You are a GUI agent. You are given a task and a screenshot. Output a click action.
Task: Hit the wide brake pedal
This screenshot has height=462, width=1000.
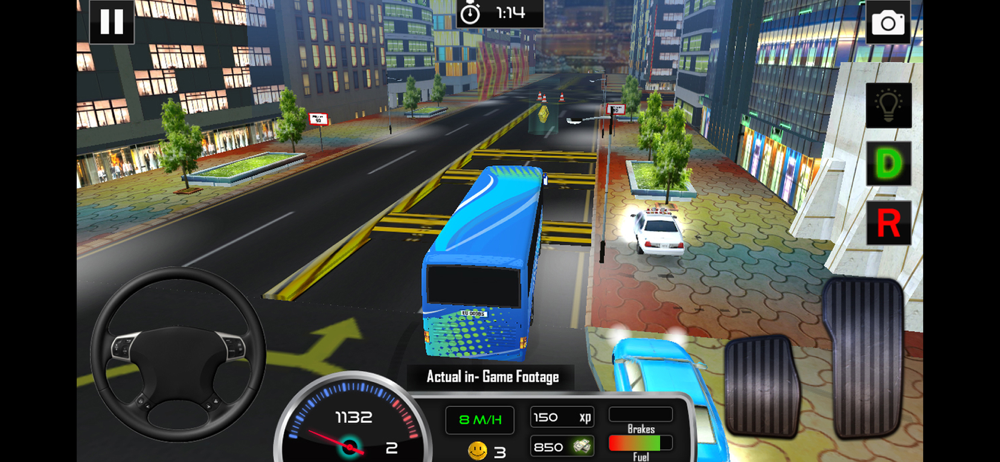coord(763,385)
